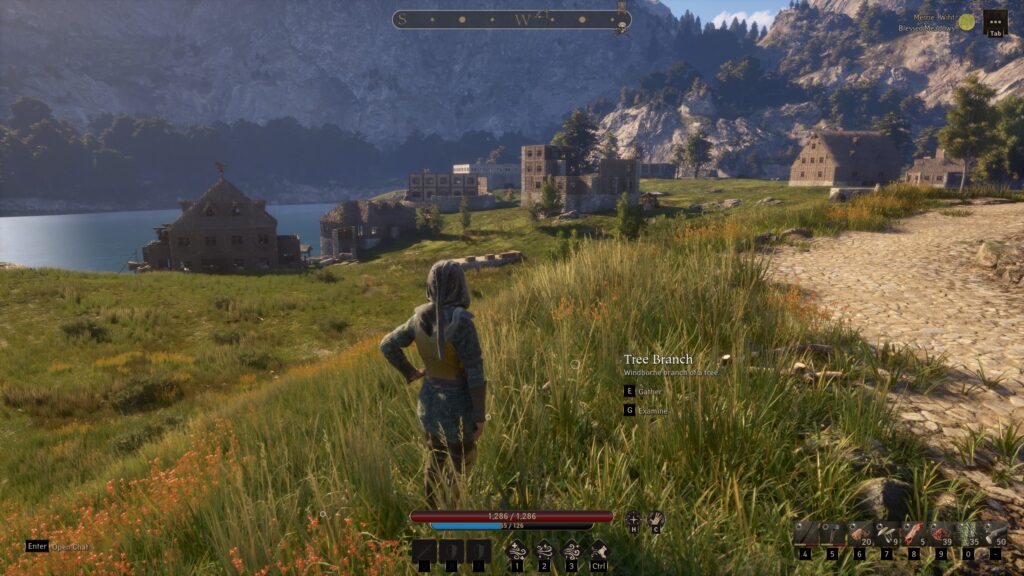Image resolution: width=1024 pixels, height=576 pixels.
Task: Activate the swirl ability bound to key 3
Action: click(572, 549)
